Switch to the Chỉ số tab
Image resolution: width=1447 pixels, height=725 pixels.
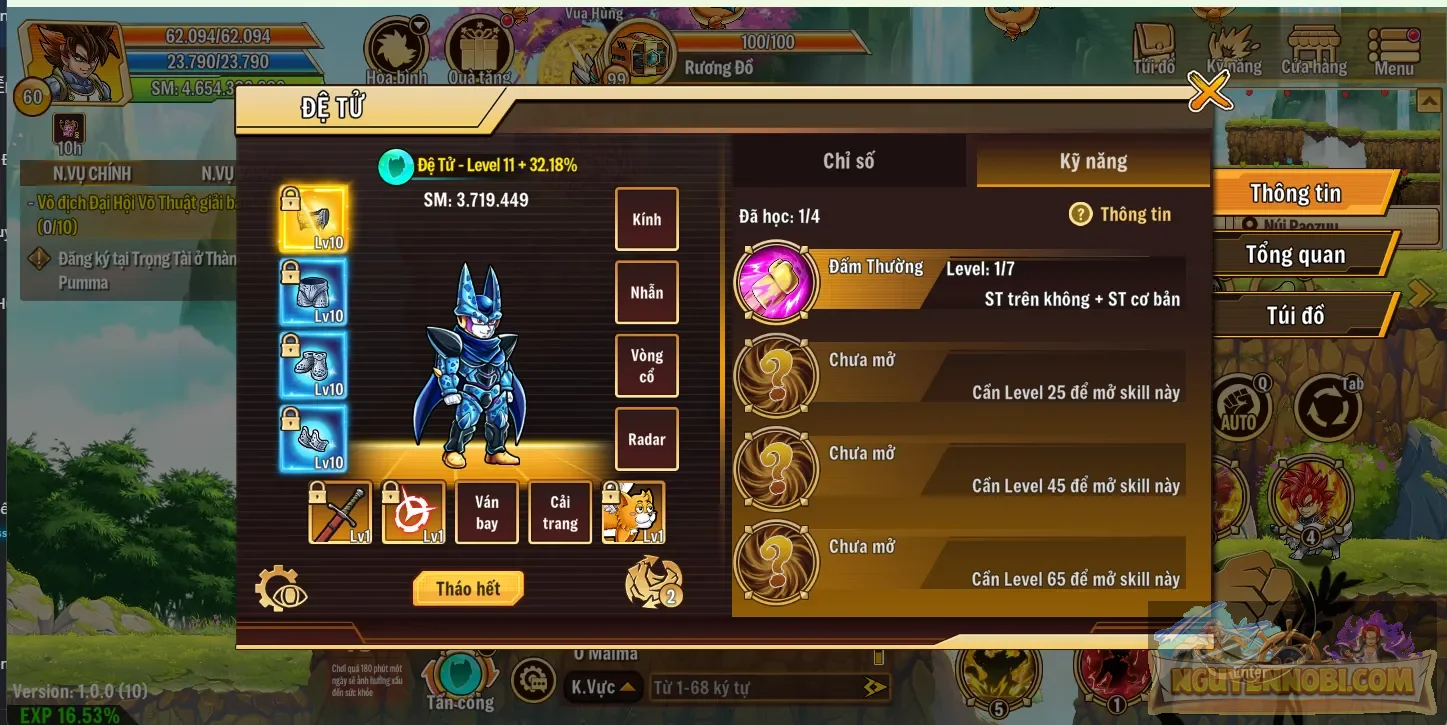click(849, 160)
